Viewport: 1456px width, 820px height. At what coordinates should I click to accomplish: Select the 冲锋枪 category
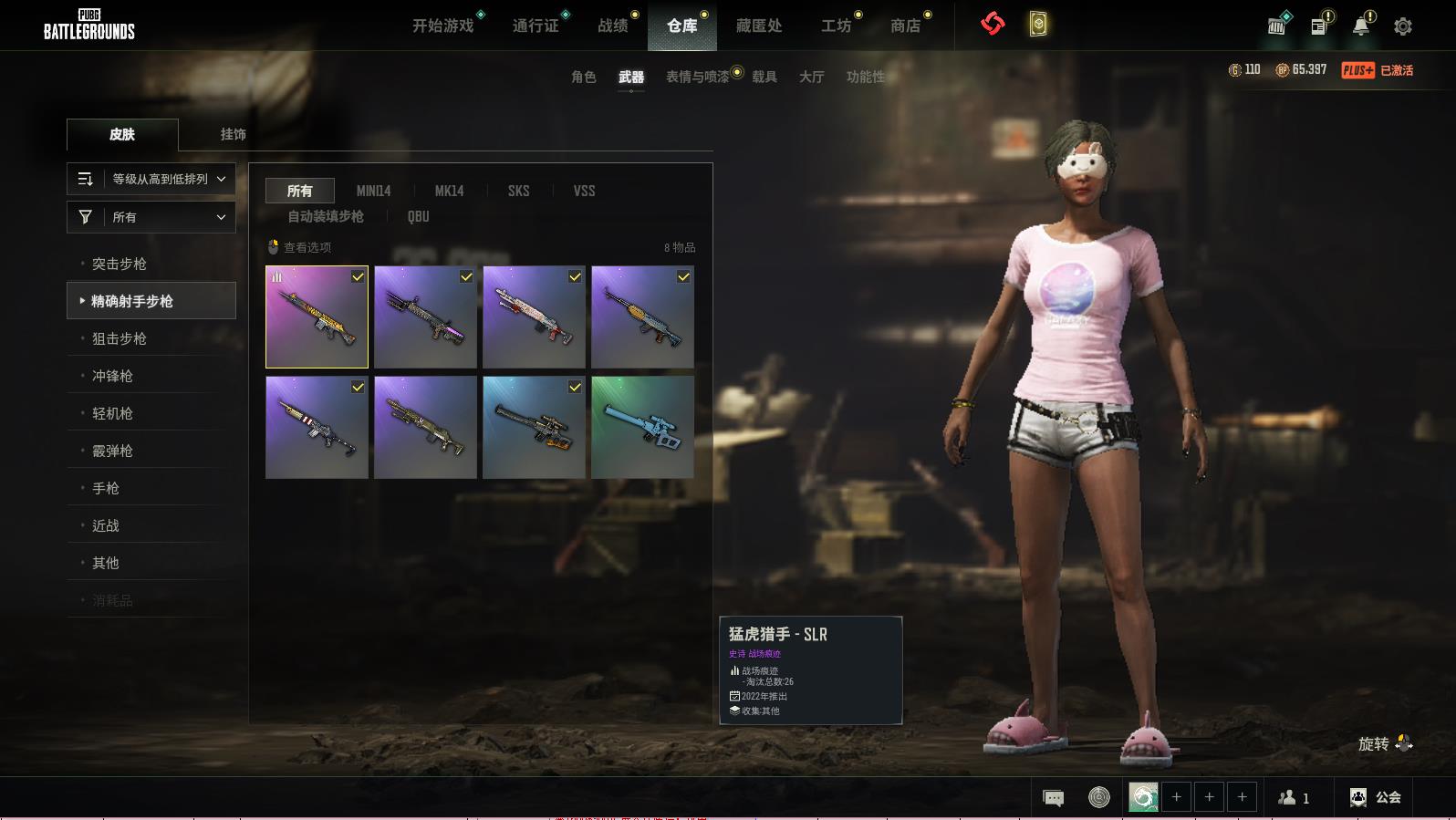pos(112,376)
